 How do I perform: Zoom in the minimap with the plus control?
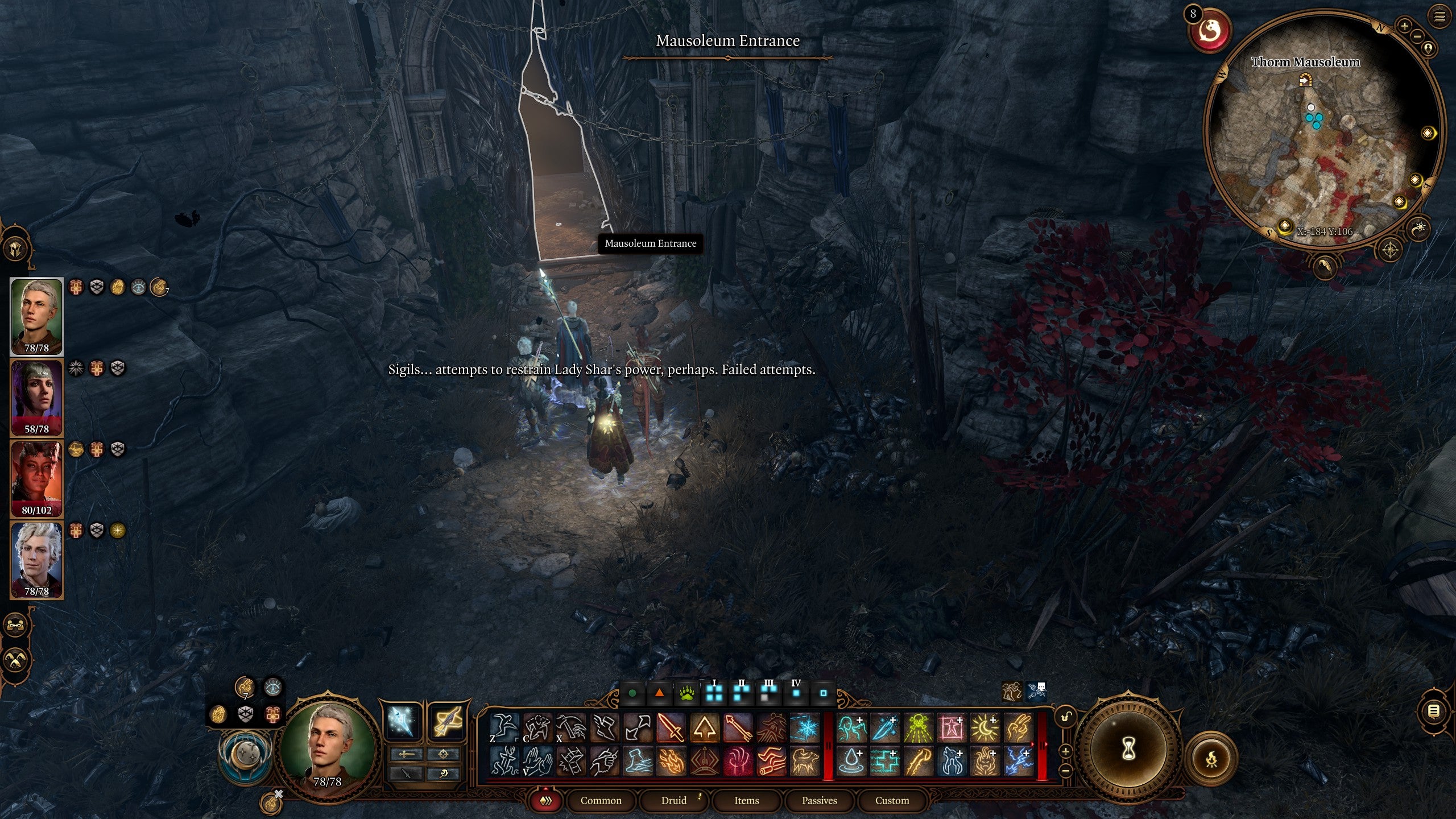coord(1404,27)
